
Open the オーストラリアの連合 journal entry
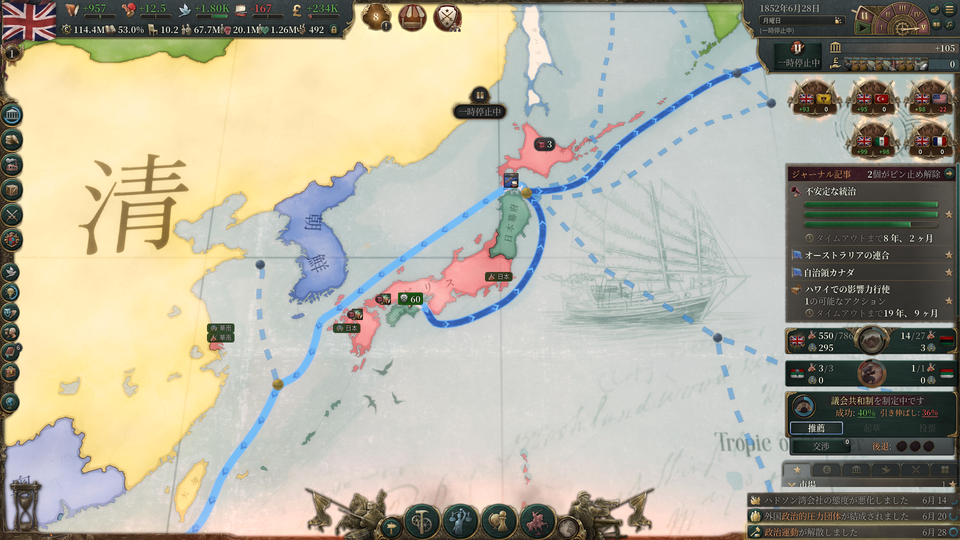pos(848,255)
